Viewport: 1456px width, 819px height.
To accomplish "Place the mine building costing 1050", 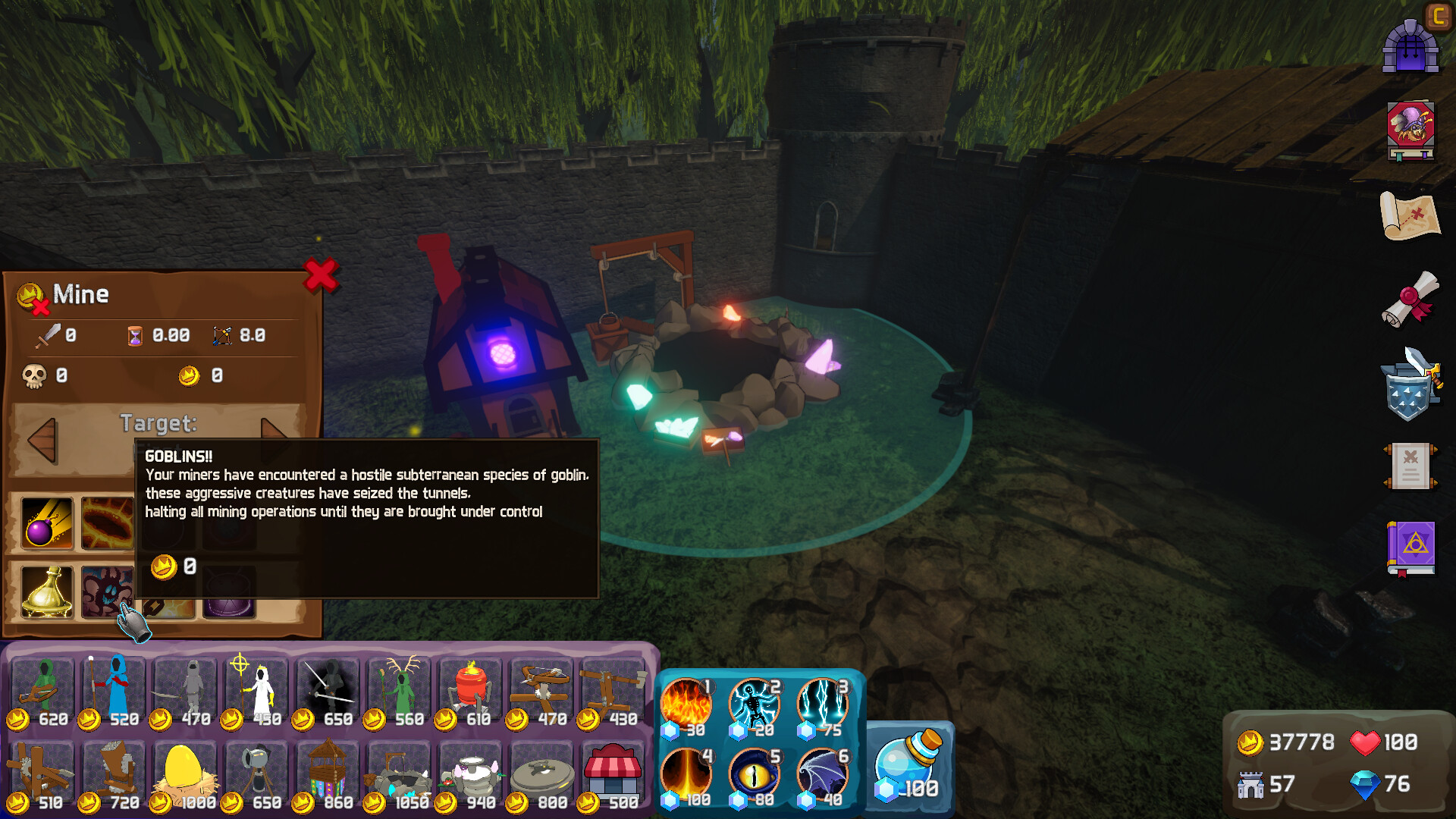I will tap(399, 775).
